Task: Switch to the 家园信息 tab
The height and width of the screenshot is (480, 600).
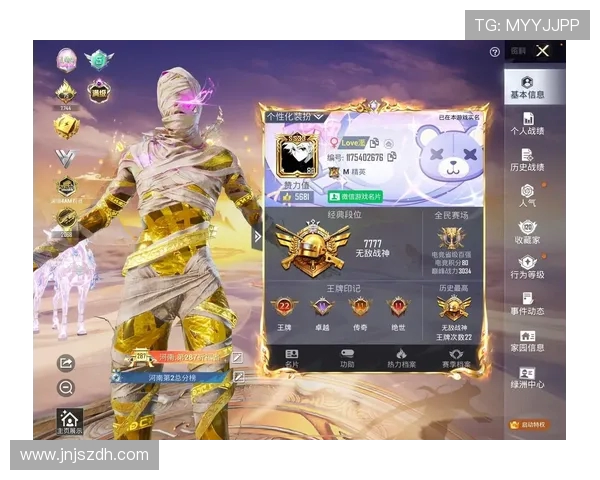Action: pyautogui.click(x=527, y=340)
